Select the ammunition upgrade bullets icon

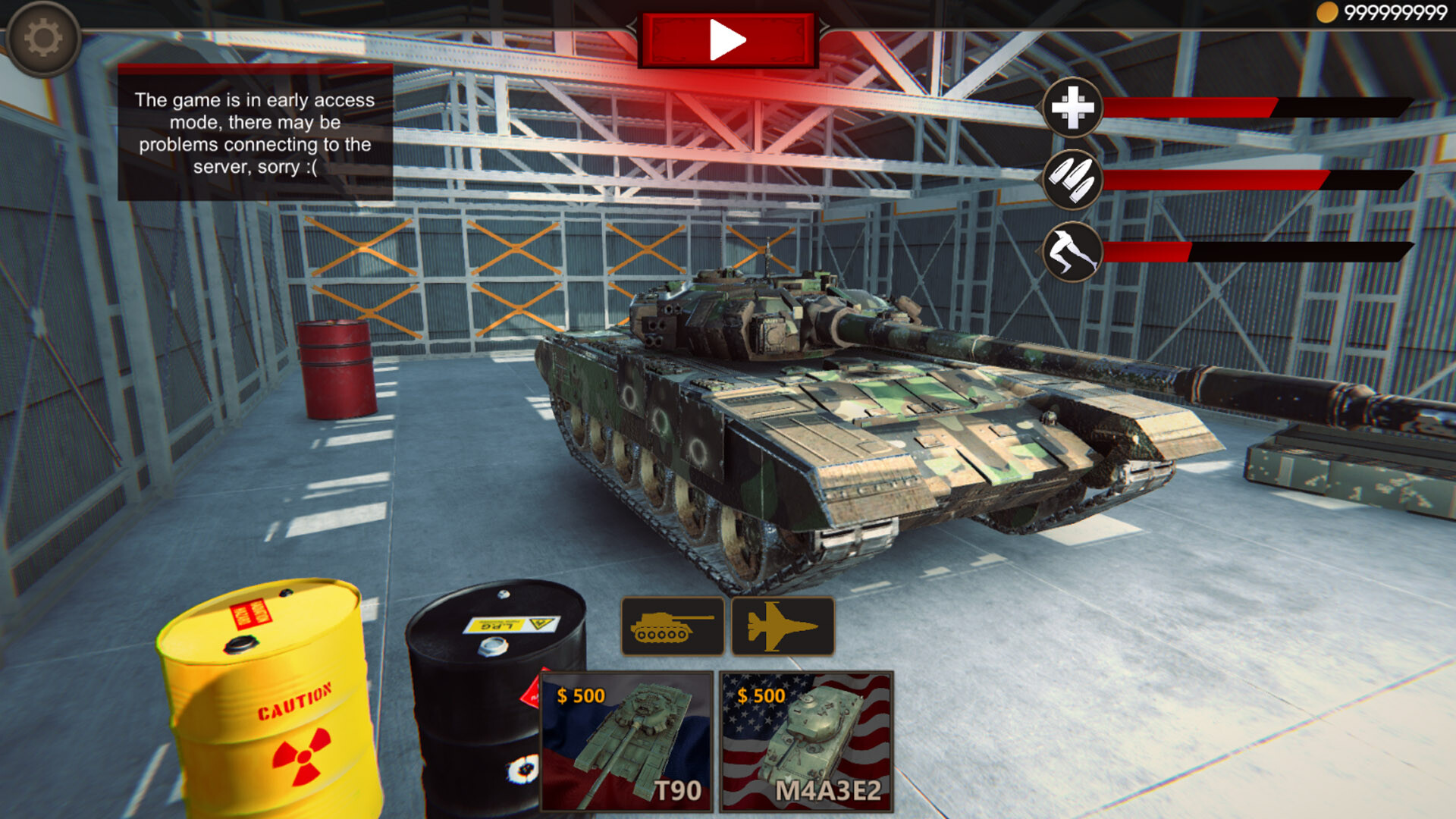tap(1072, 180)
